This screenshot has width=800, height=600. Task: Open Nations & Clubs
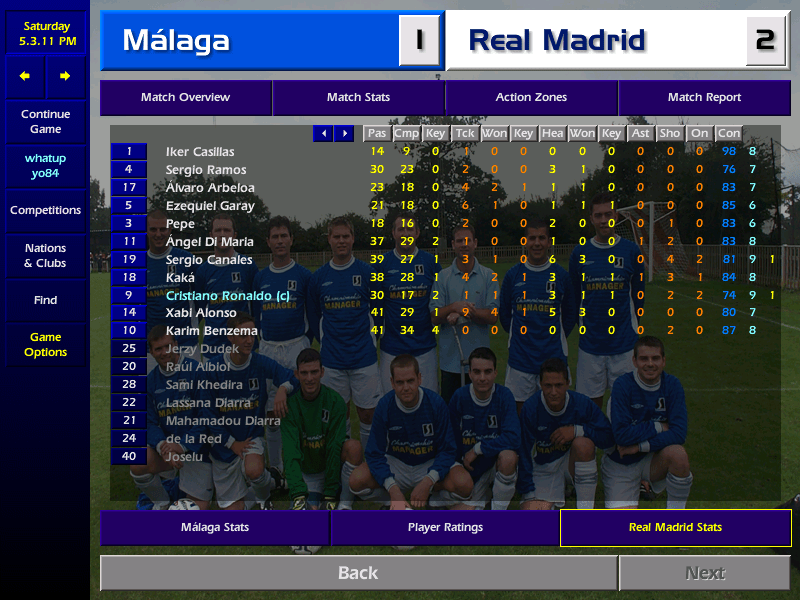click(x=45, y=256)
